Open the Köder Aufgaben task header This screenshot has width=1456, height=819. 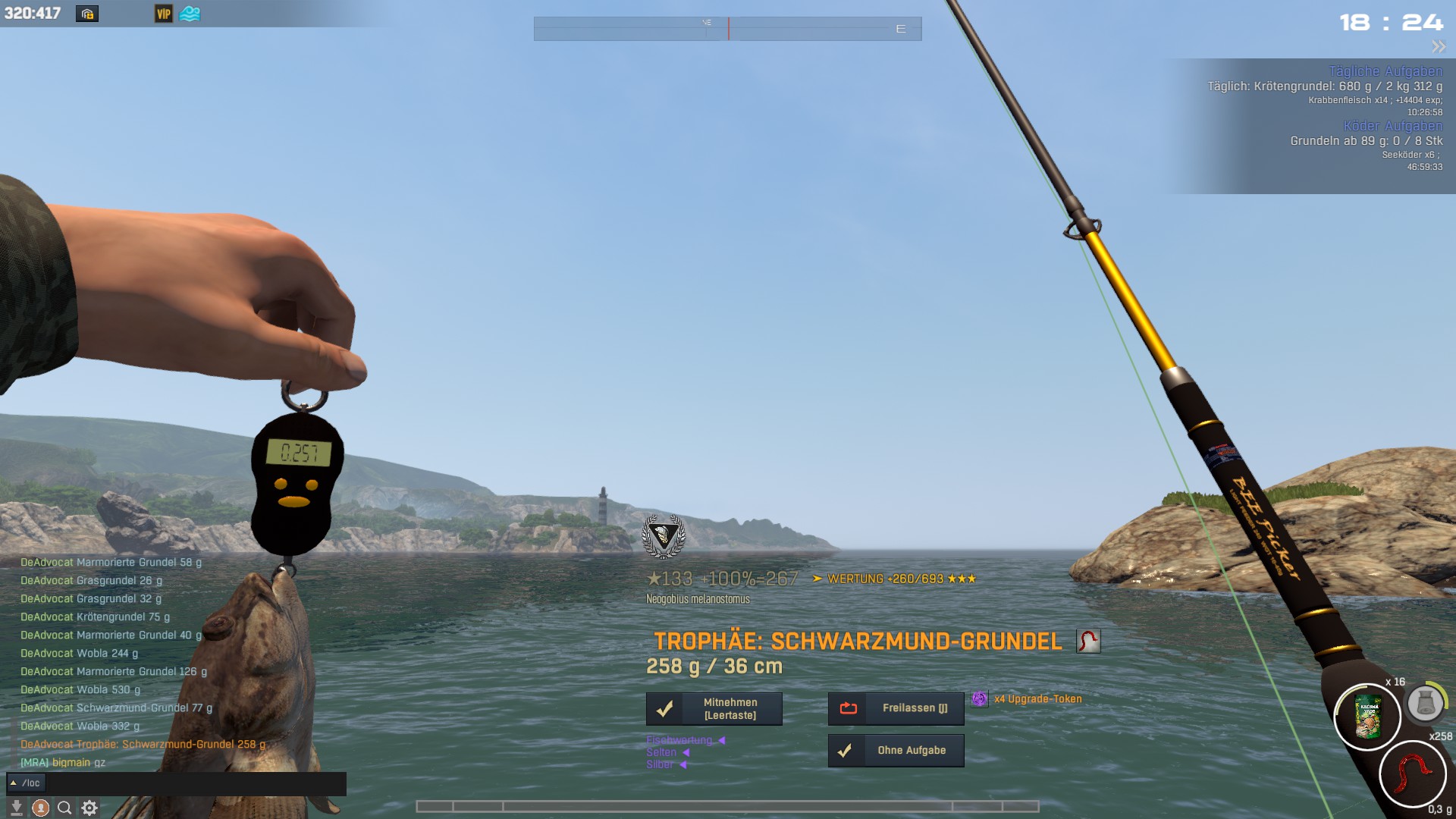[x=1393, y=126]
